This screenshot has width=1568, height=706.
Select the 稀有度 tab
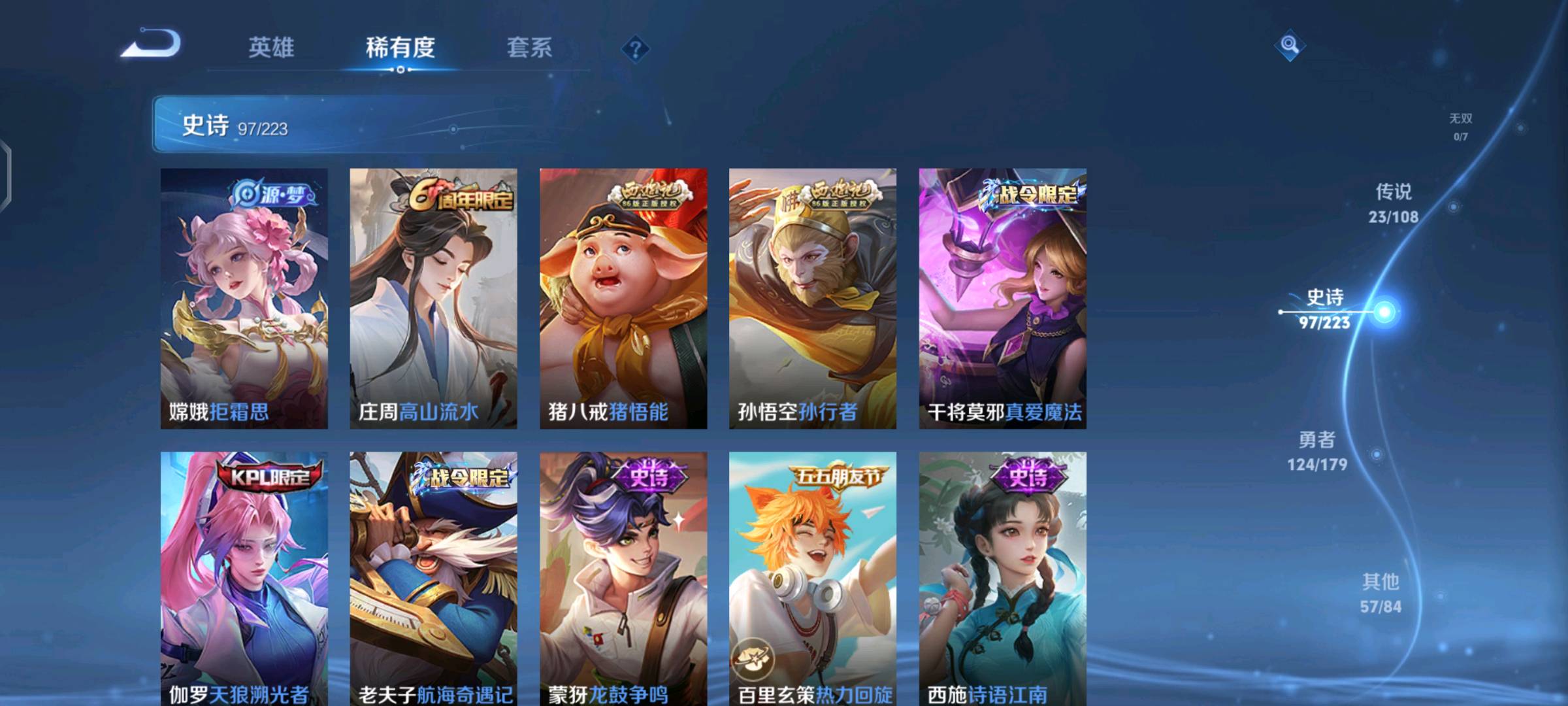[400, 48]
